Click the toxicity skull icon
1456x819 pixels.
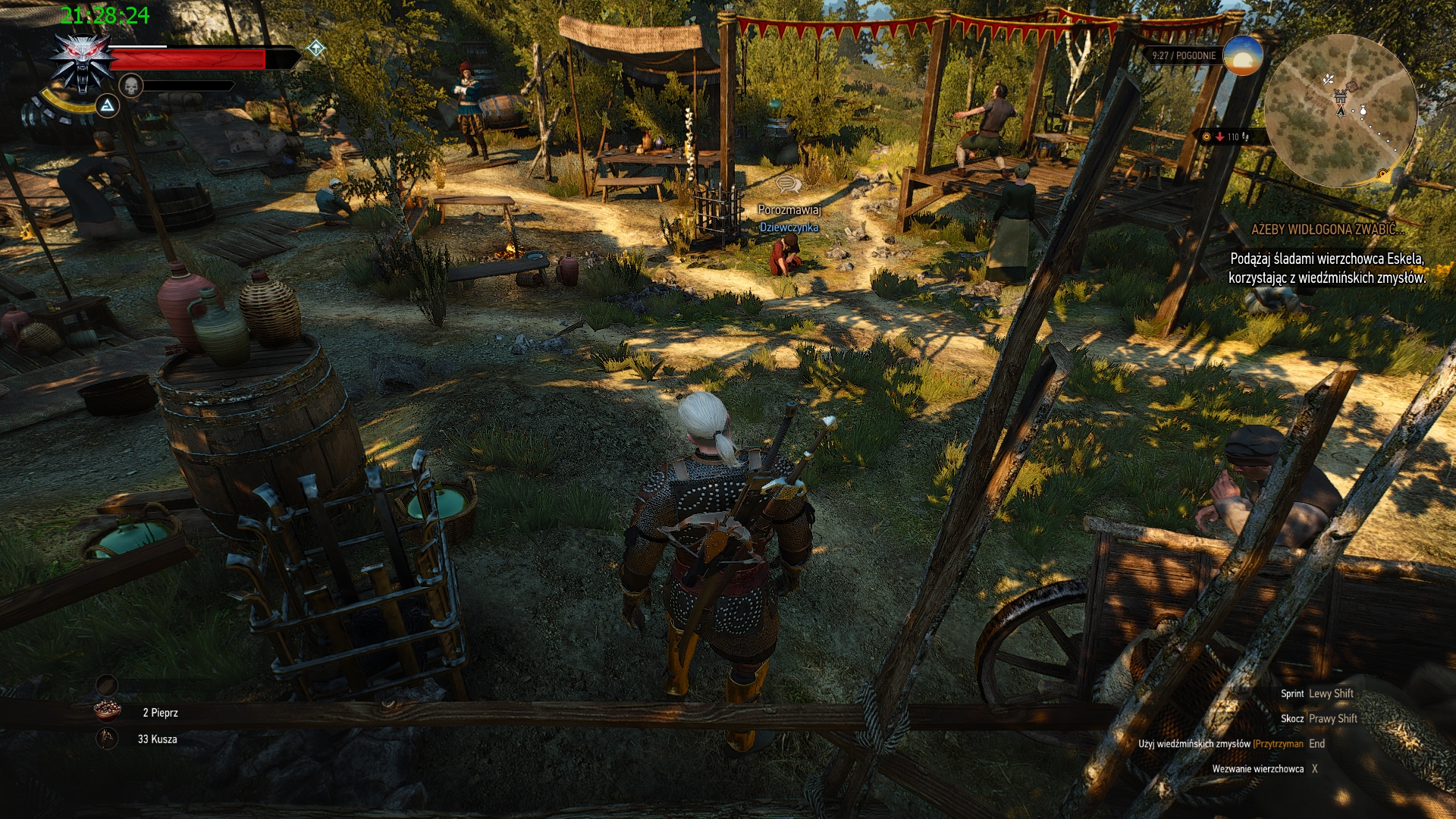pyautogui.click(x=131, y=86)
